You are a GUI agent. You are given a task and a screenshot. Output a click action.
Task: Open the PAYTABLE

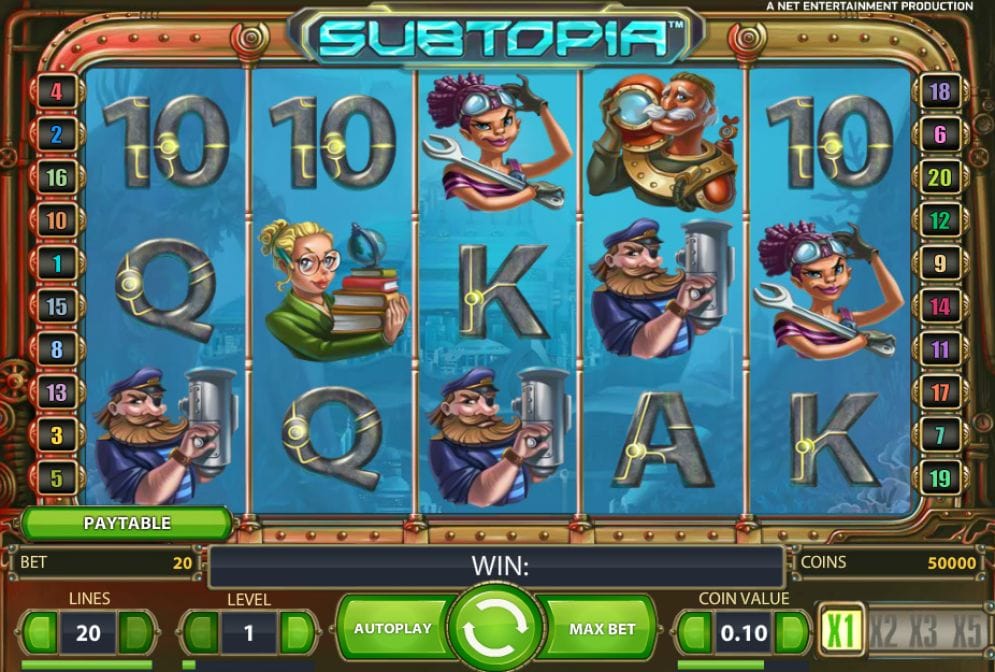[x=127, y=523]
